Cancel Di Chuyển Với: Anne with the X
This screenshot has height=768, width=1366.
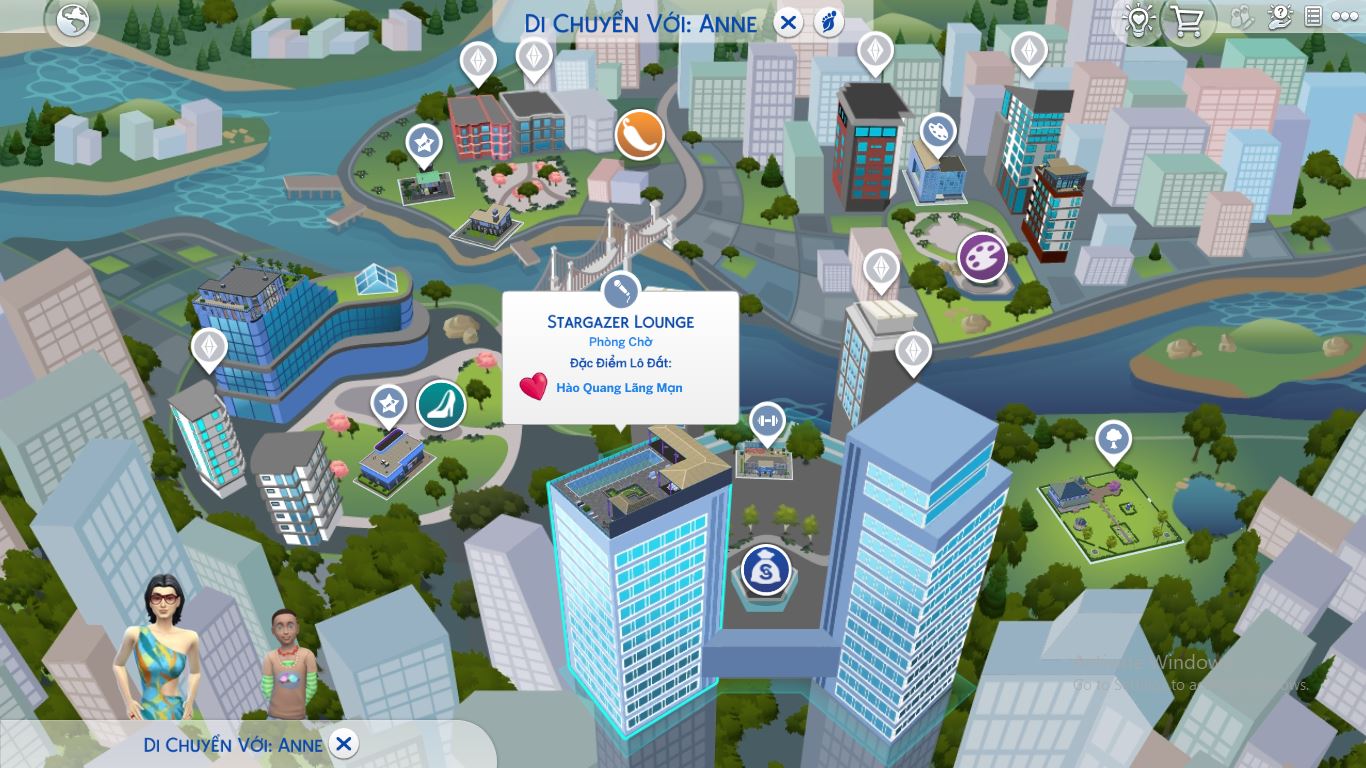345,745
